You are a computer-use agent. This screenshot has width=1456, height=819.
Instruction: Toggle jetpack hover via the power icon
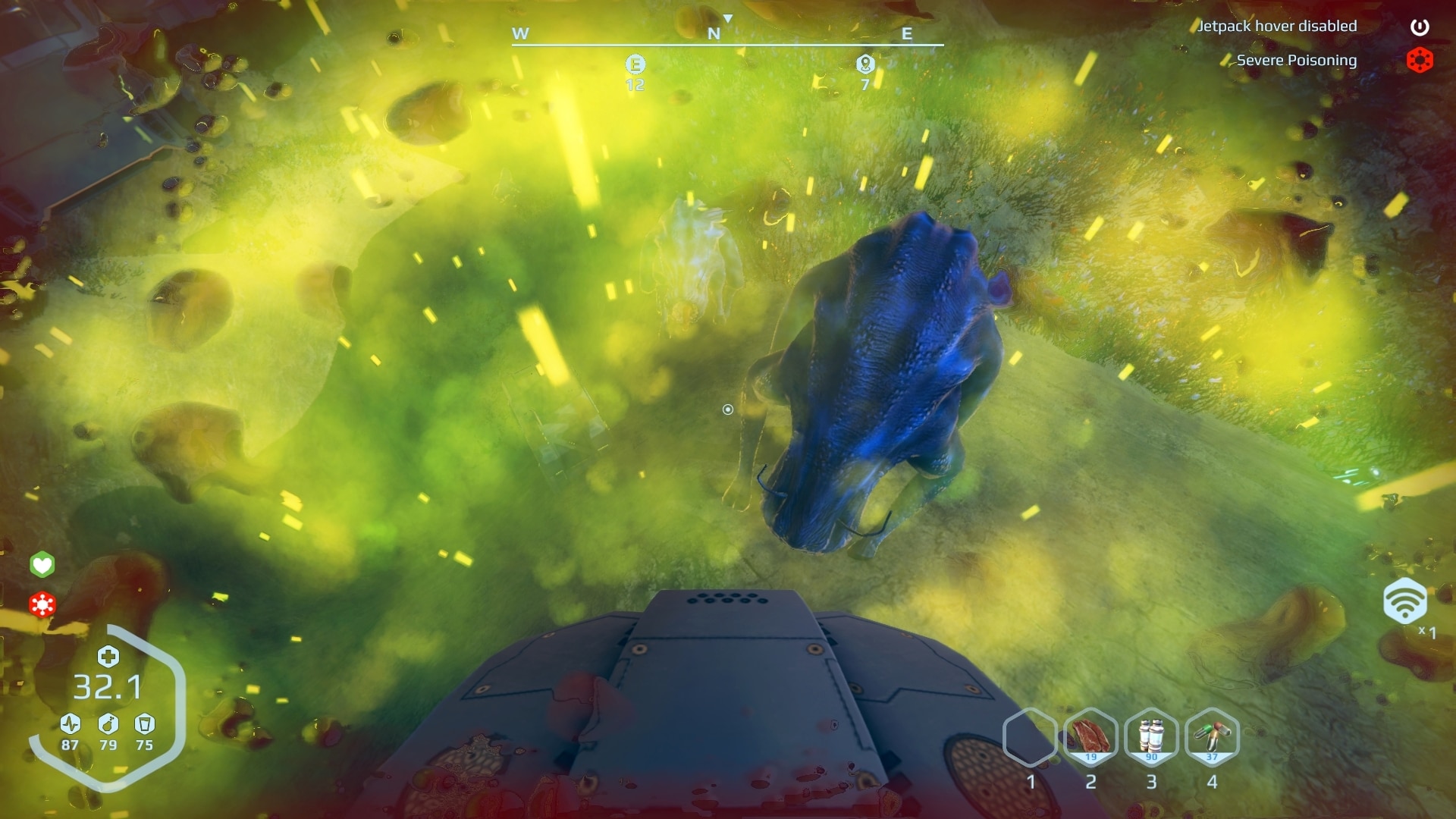(1420, 26)
